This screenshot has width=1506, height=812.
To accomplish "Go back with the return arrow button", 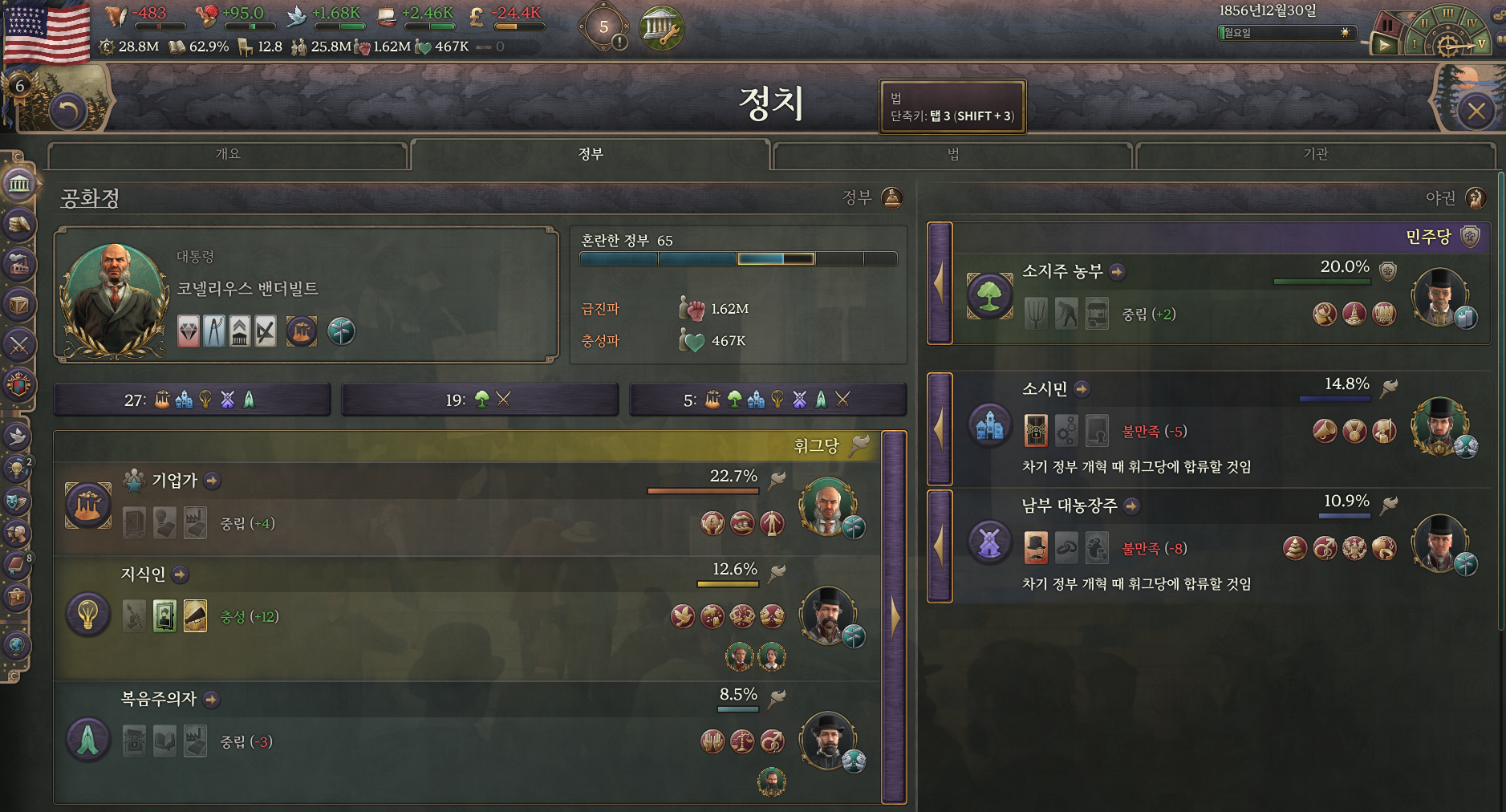I will click(x=68, y=111).
